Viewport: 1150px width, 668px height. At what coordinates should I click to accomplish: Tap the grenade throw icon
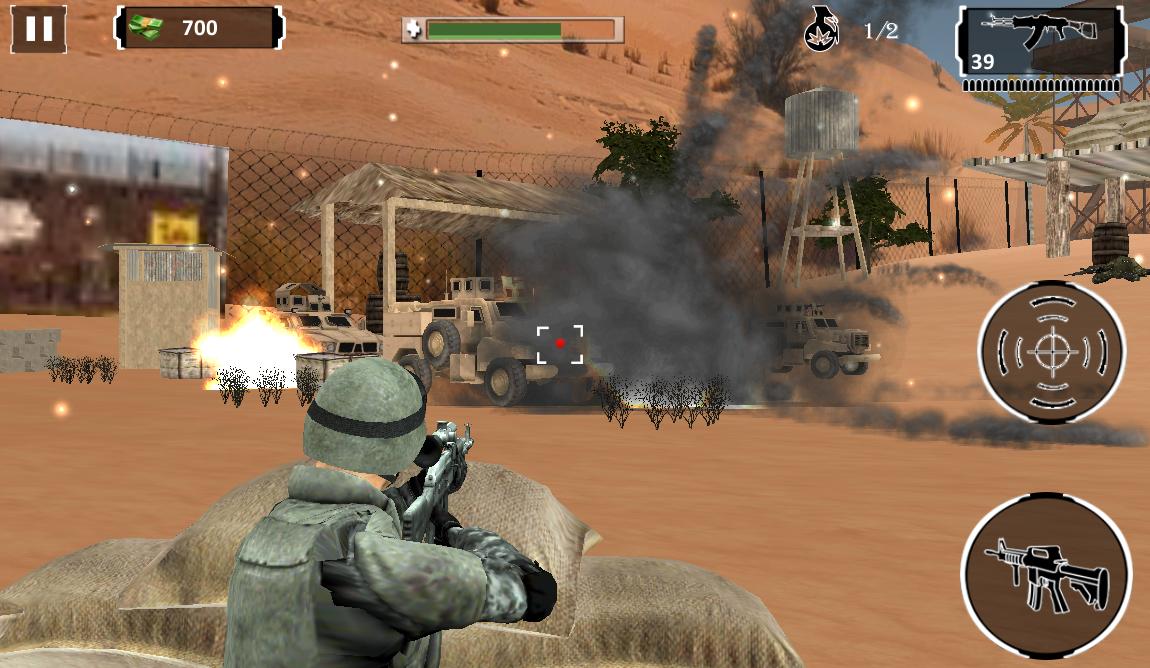tap(822, 30)
